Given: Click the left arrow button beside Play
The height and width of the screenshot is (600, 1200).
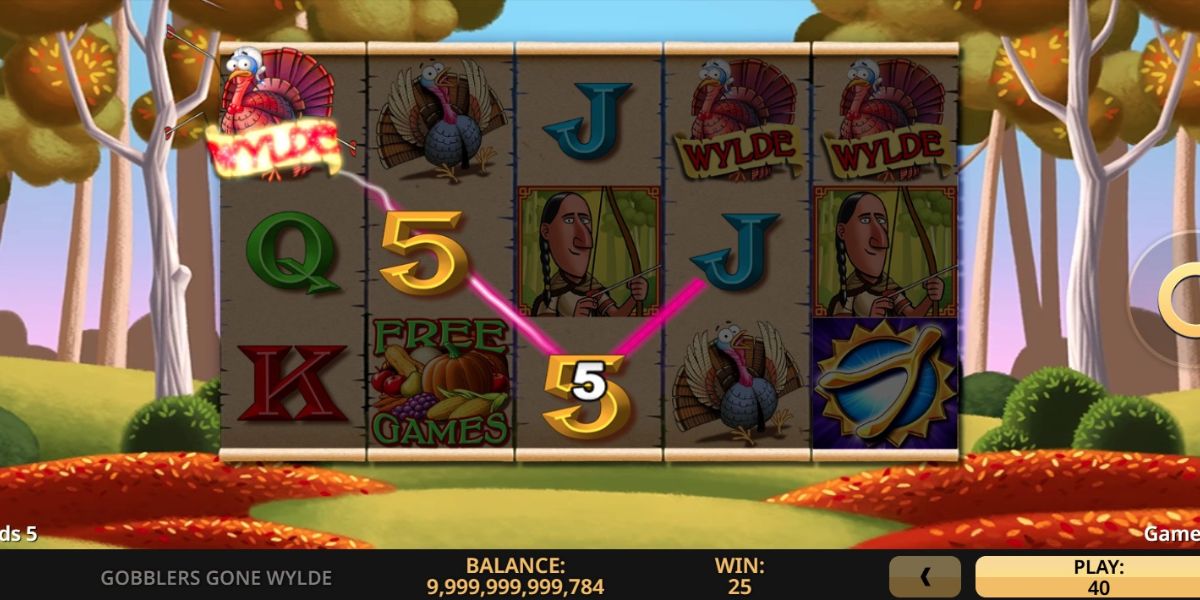Looking at the screenshot, I should 925,577.
